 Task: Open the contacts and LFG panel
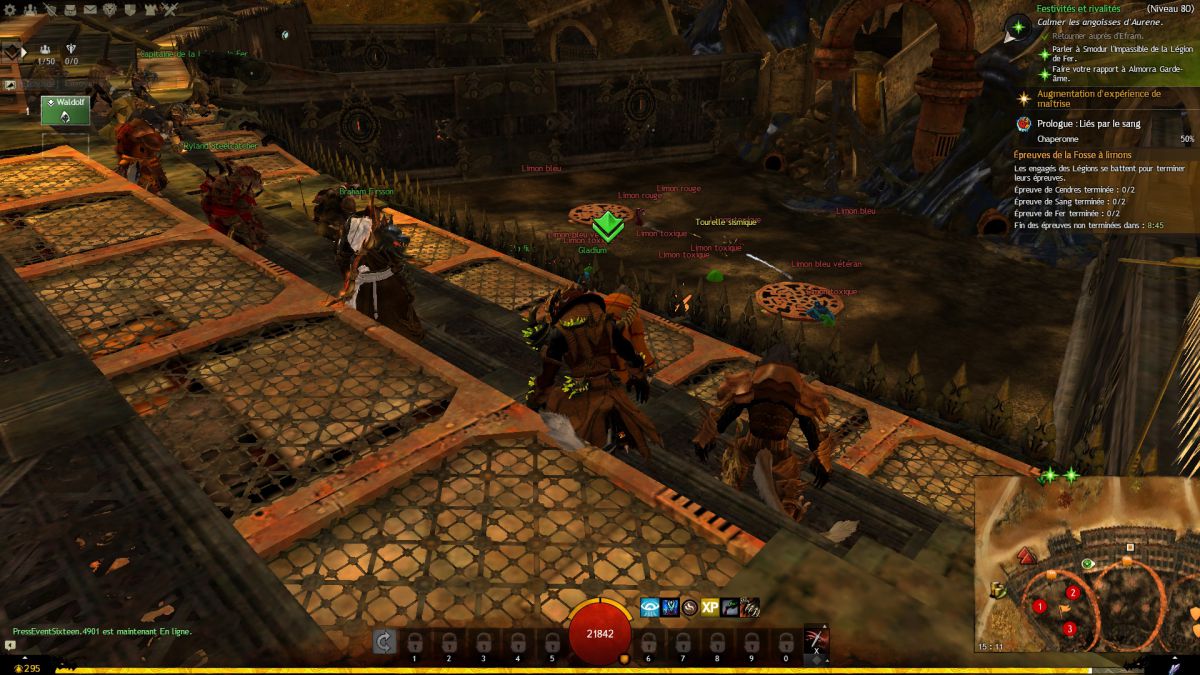(x=31, y=9)
